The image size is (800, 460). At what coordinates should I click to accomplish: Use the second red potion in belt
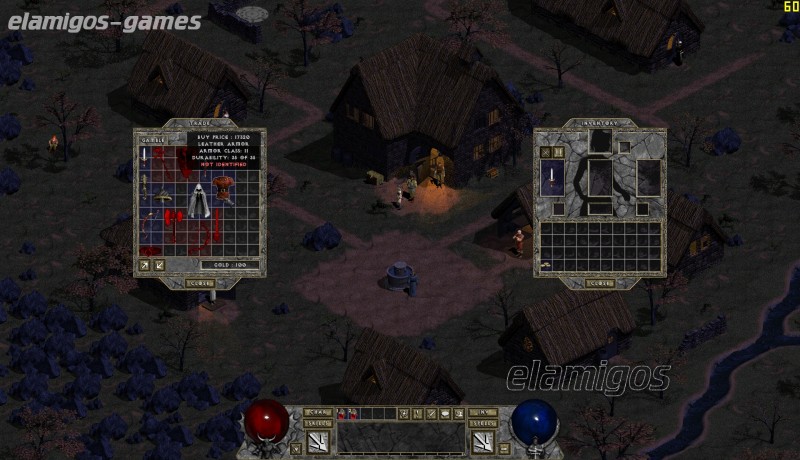(x=352, y=413)
